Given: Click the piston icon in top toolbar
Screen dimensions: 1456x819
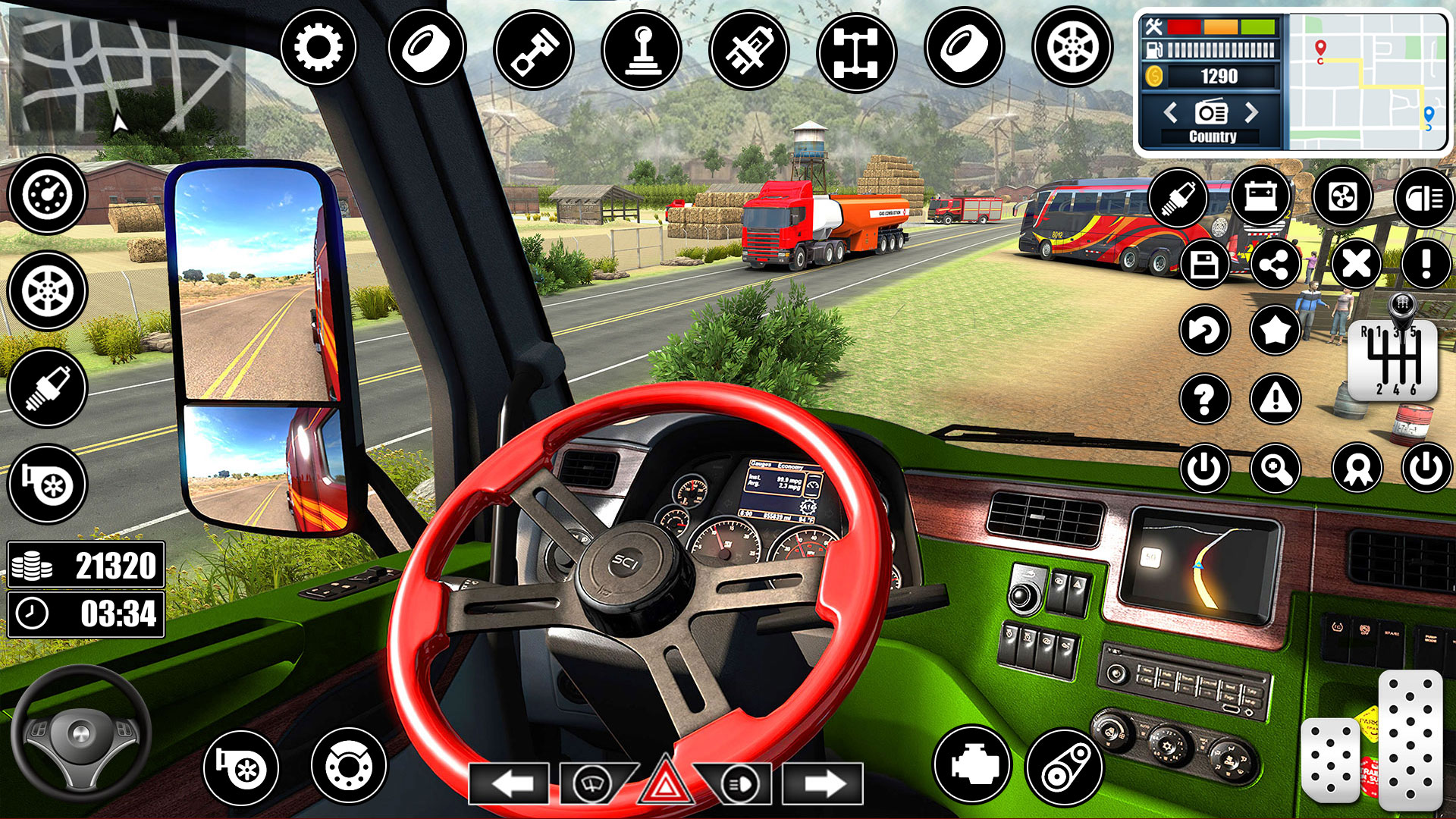Looking at the screenshot, I should [x=536, y=47].
